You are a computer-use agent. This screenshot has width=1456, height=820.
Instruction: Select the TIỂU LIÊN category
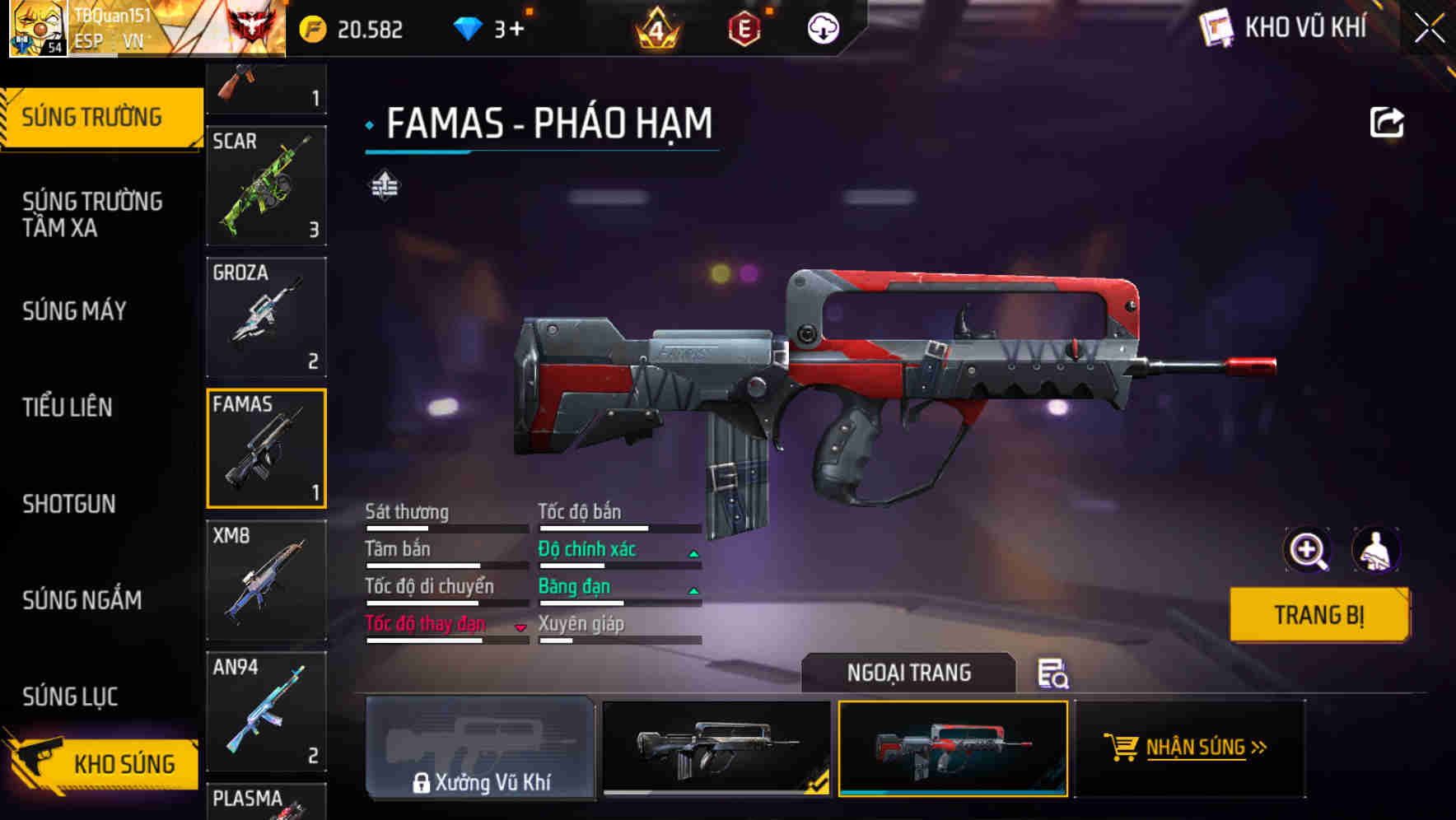[x=68, y=407]
